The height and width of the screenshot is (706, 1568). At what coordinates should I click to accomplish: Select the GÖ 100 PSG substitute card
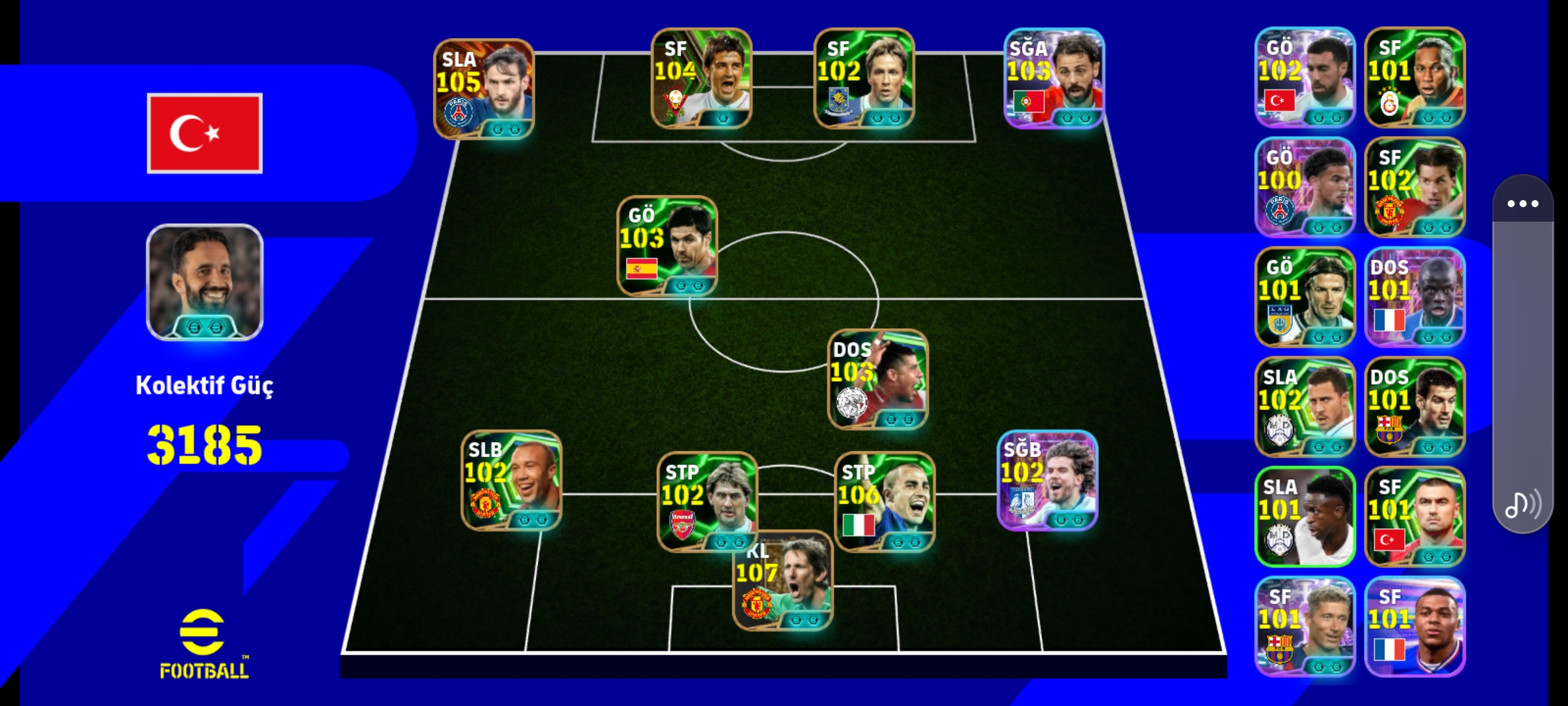point(1305,187)
